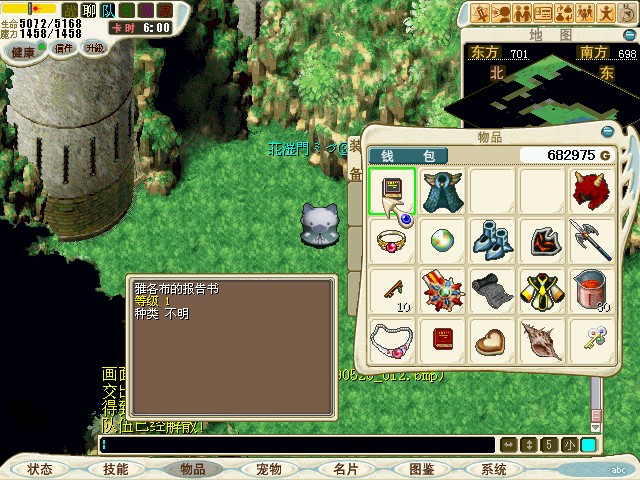Choose the heart-shaped chocolate item

tap(492, 340)
